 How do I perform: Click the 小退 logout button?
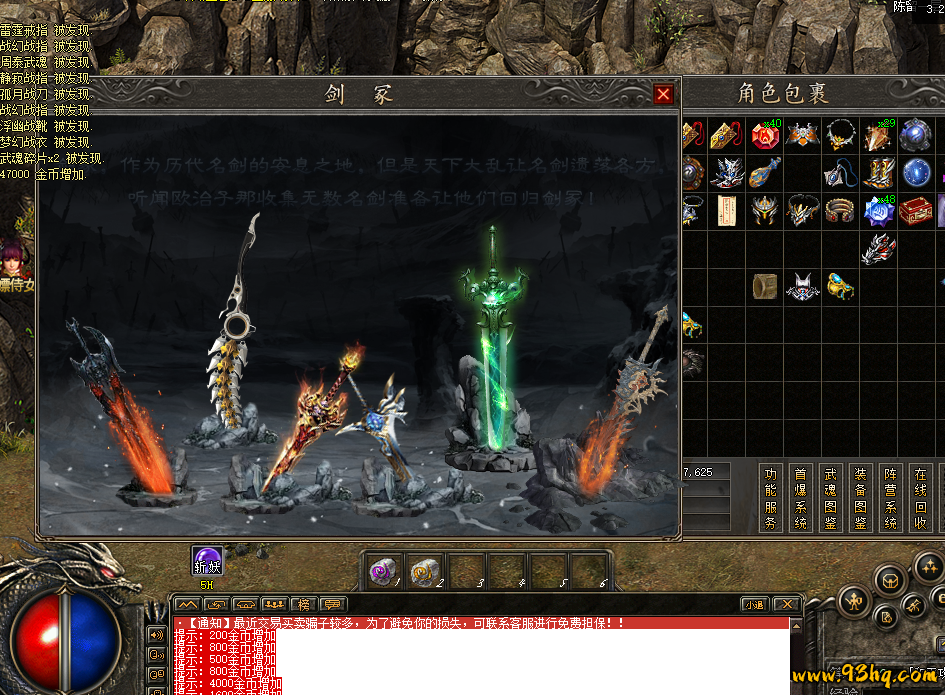pos(754,604)
